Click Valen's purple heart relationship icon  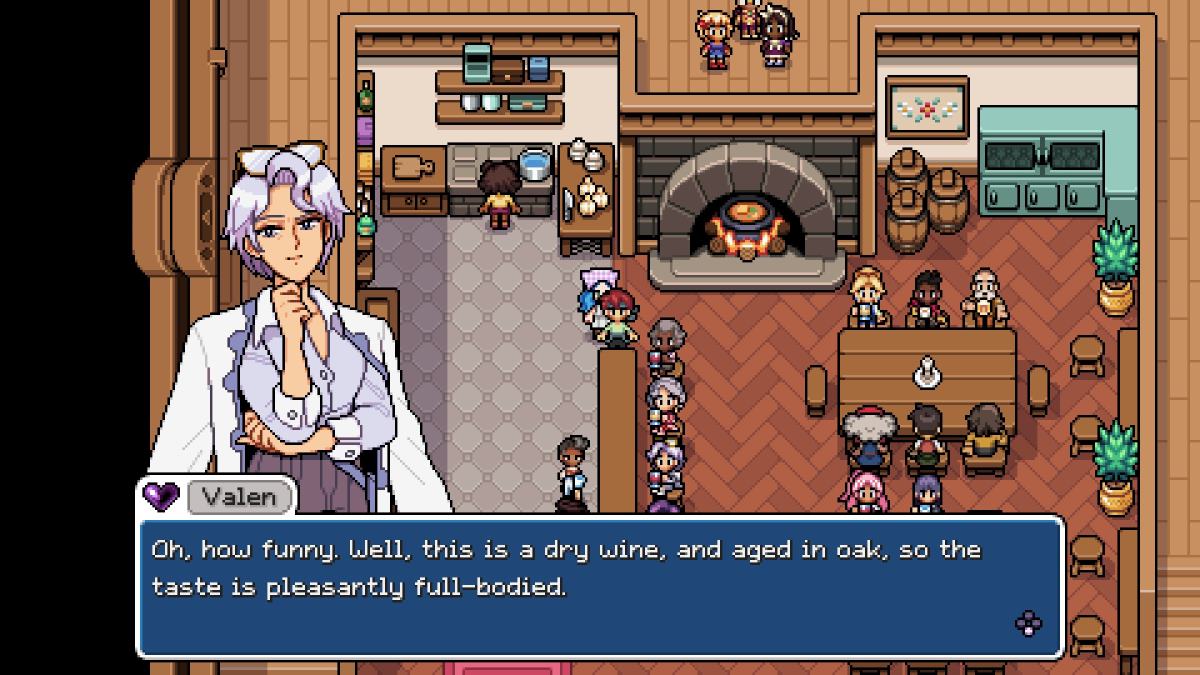click(160, 495)
